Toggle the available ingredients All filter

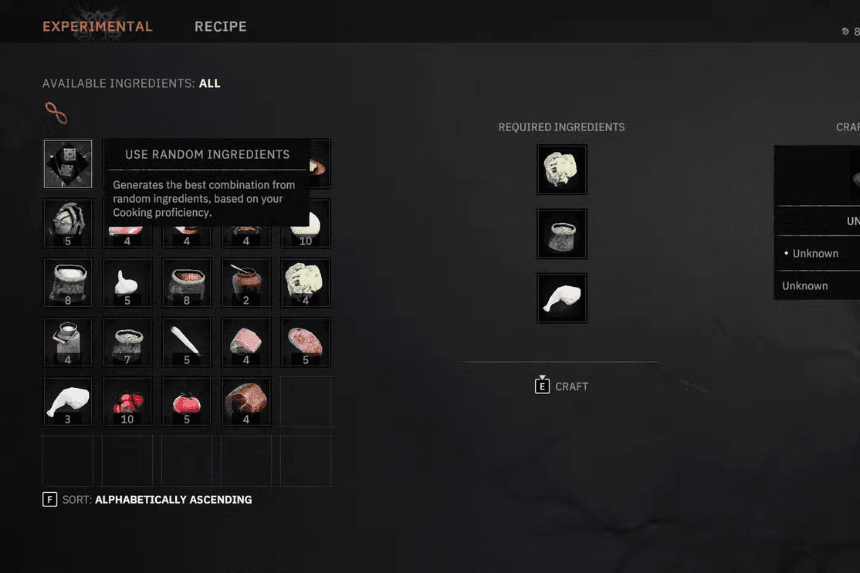210,84
